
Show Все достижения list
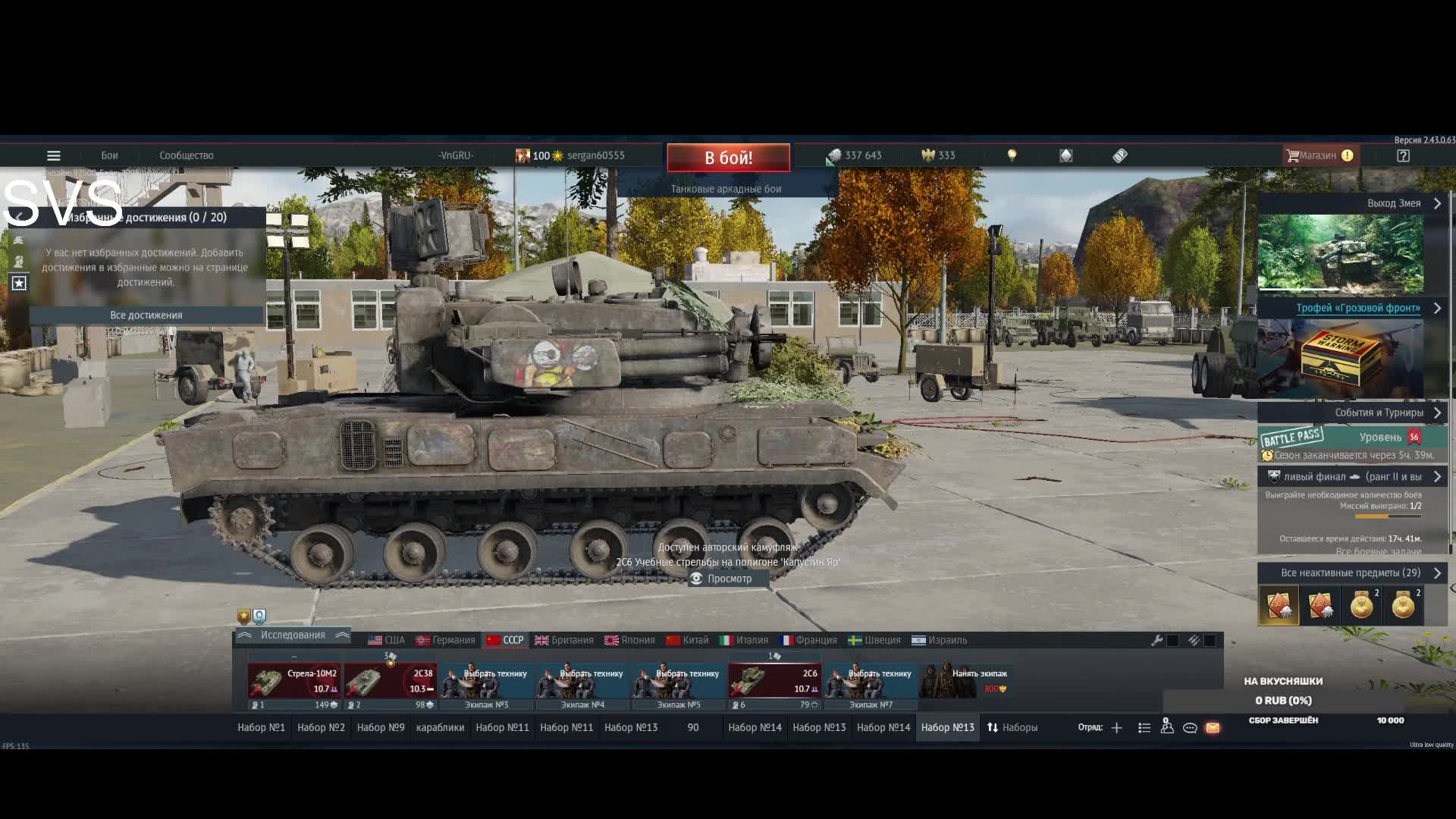[x=146, y=315]
